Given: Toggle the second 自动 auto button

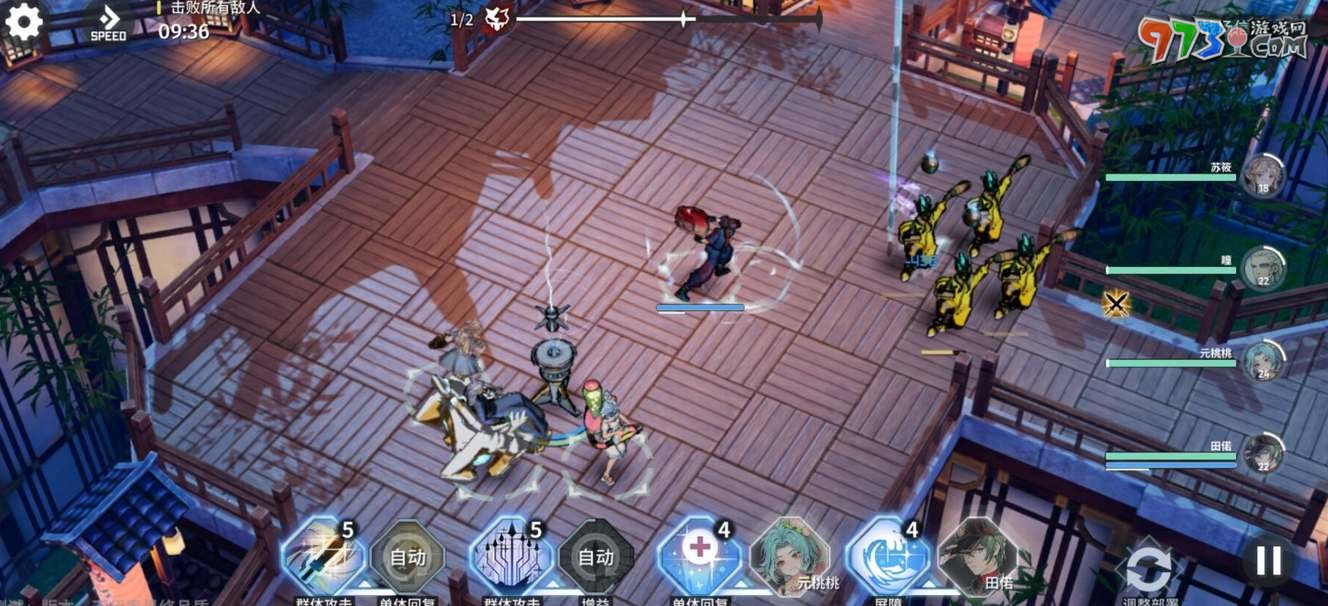Looking at the screenshot, I should point(596,557).
